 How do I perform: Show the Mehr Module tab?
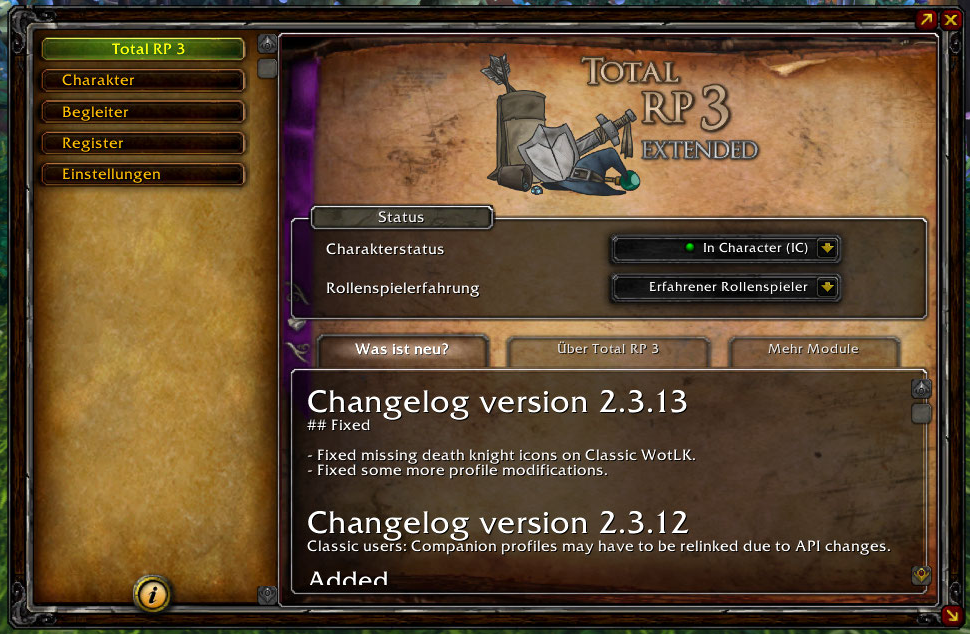click(x=813, y=350)
